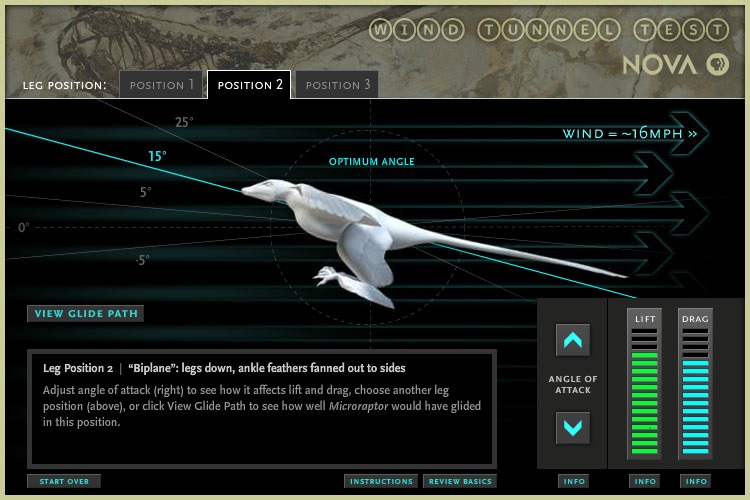This screenshot has width=750, height=500.
Task: Open Review Basics
Action: click(x=459, y=481)
